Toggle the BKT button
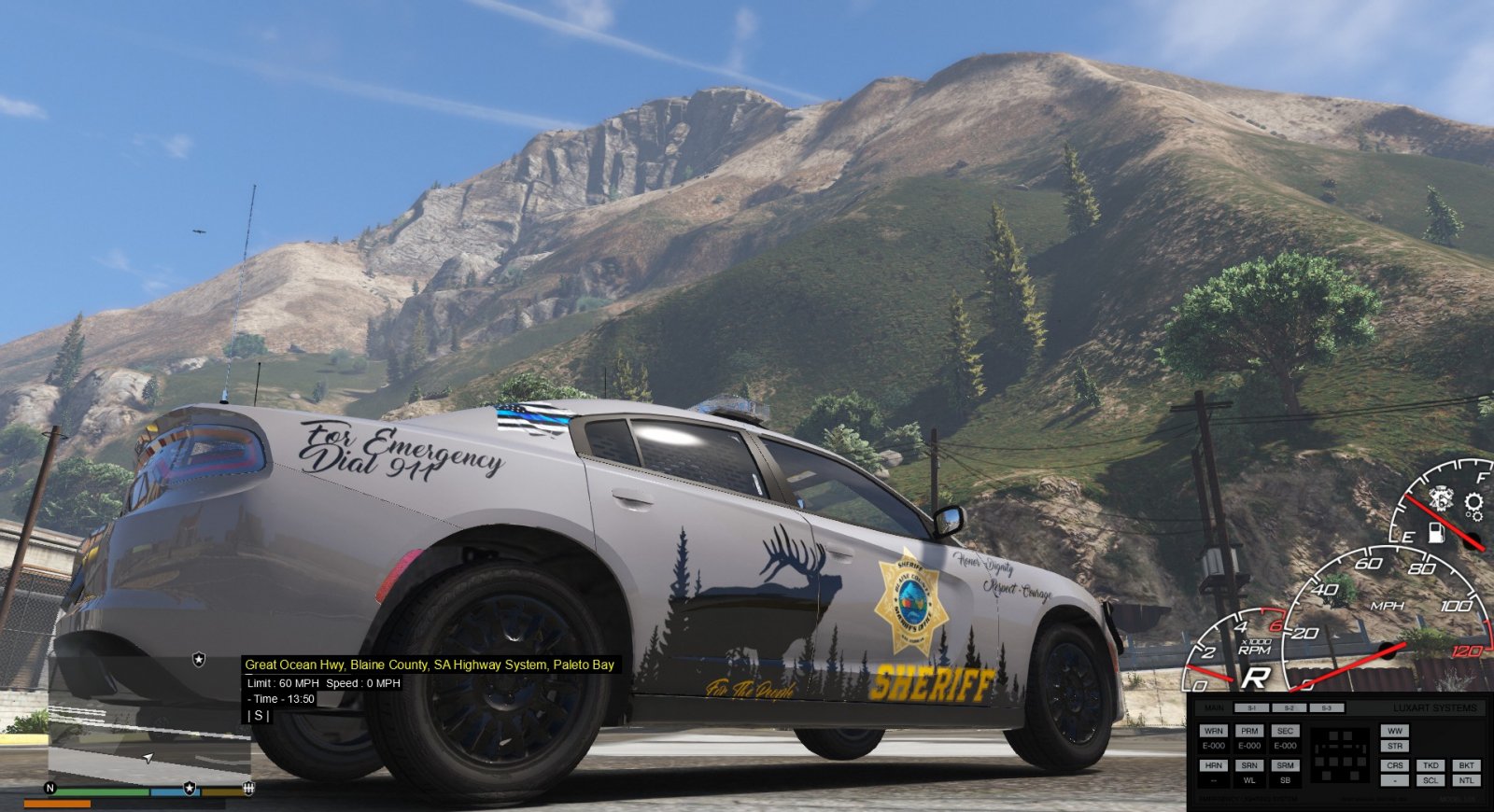This screenshot has height=812, width=1494. 1467,765
